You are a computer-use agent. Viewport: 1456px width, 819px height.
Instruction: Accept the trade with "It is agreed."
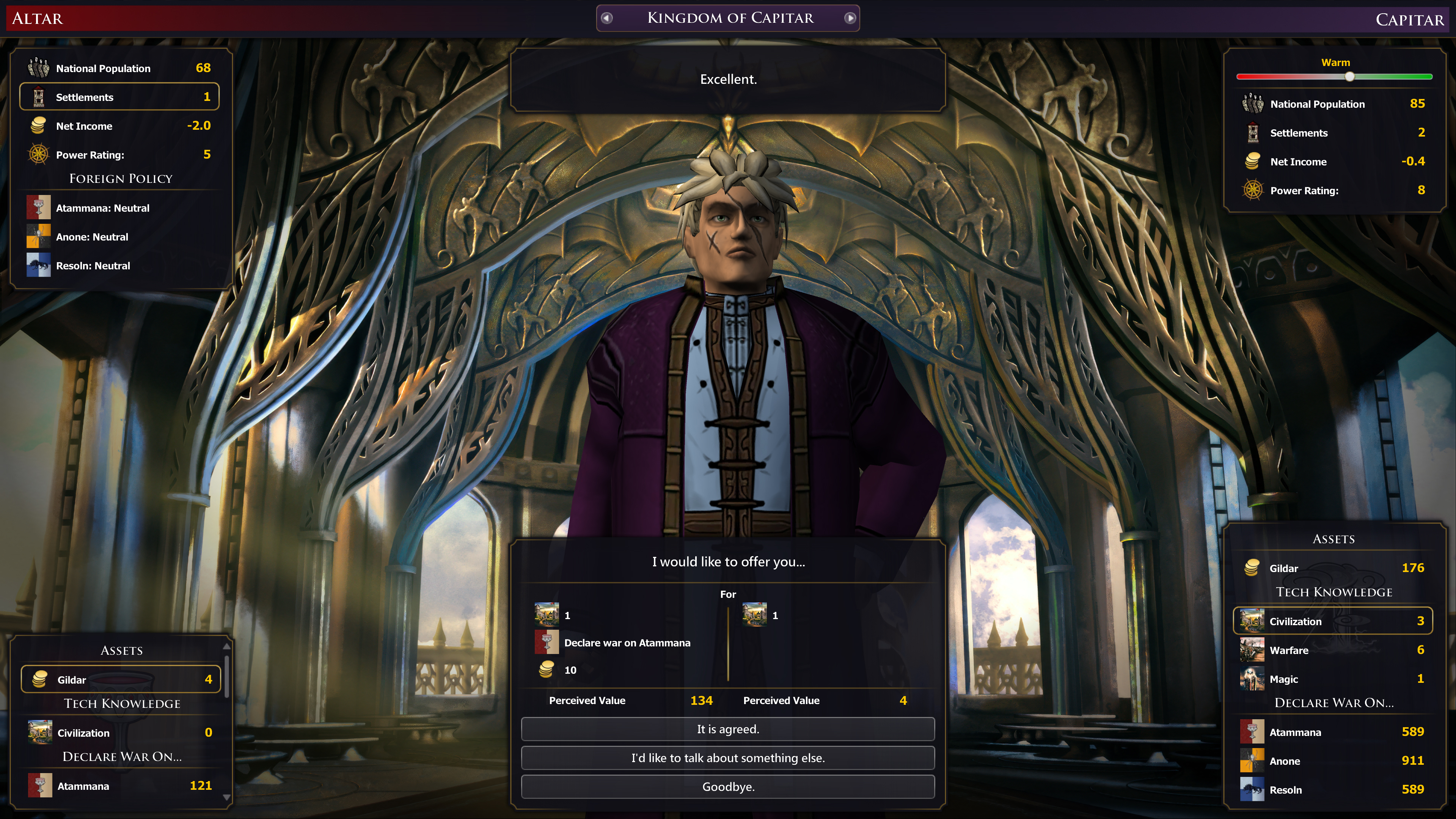(727, 729)
